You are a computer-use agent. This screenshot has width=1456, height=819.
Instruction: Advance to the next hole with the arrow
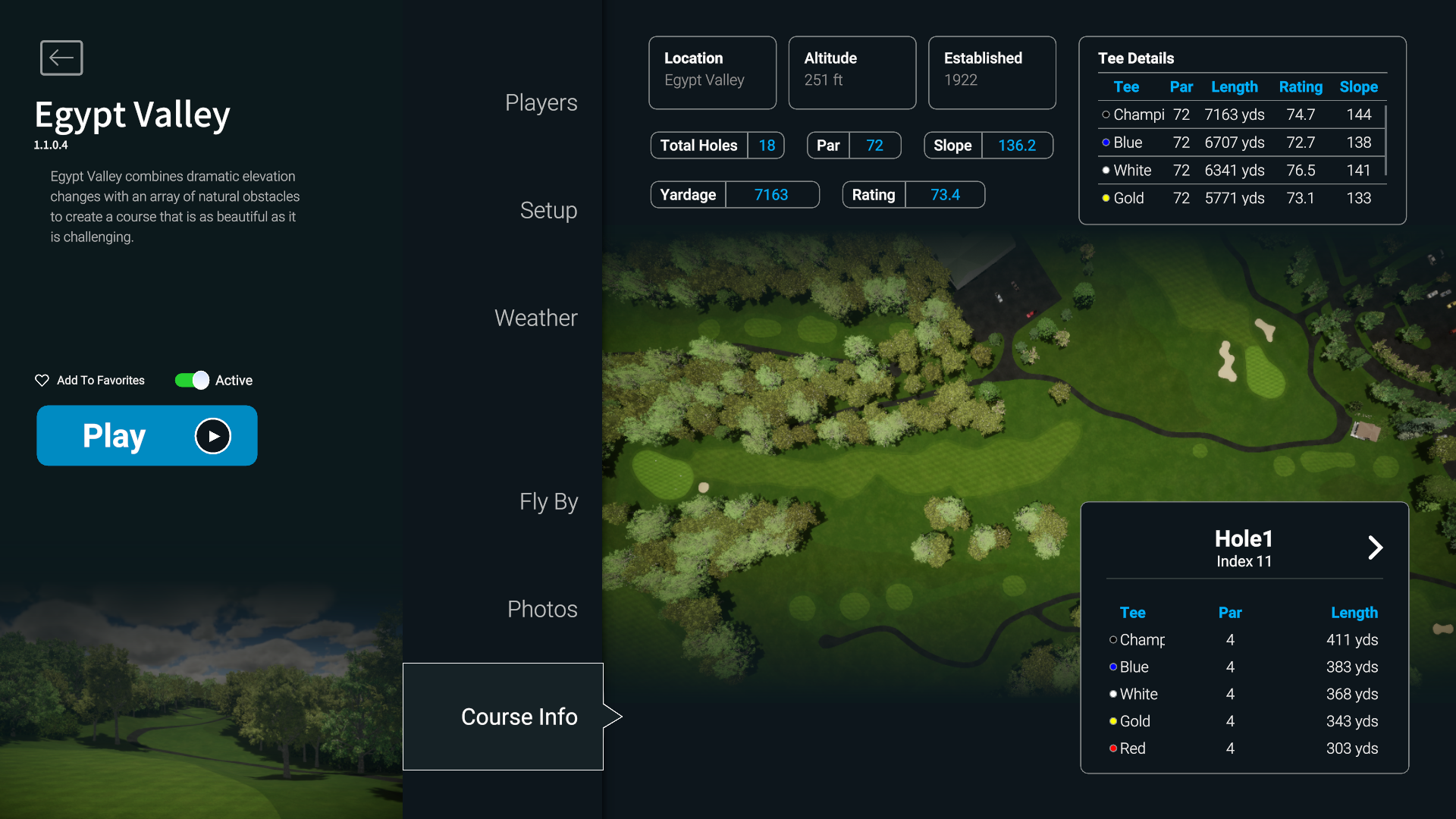[x=1375, y=548]
